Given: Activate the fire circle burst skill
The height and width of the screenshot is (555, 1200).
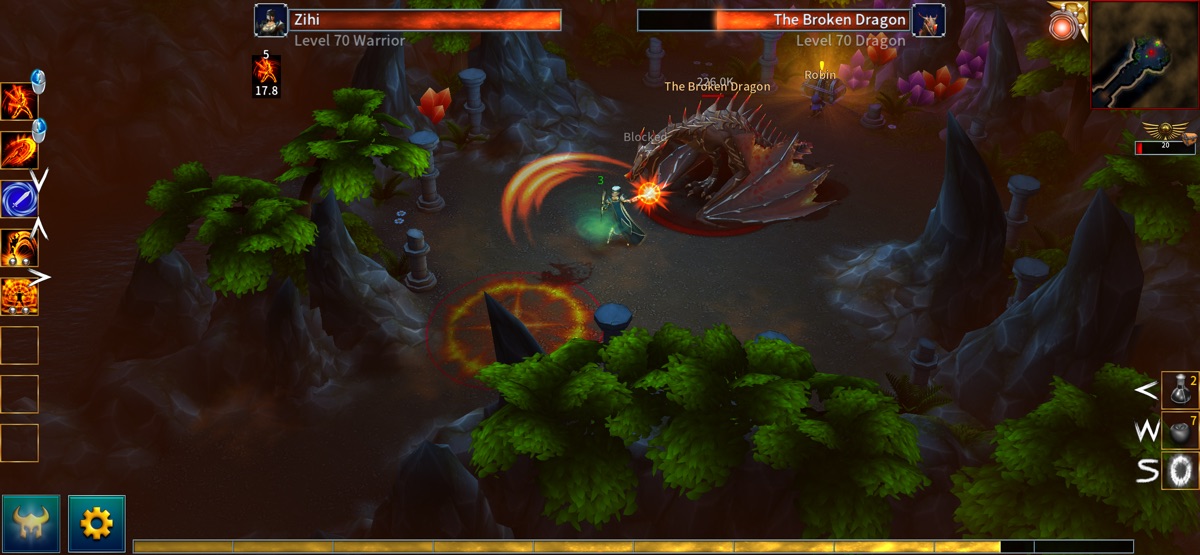Looking at the screenshot, I should pos(19,296).
